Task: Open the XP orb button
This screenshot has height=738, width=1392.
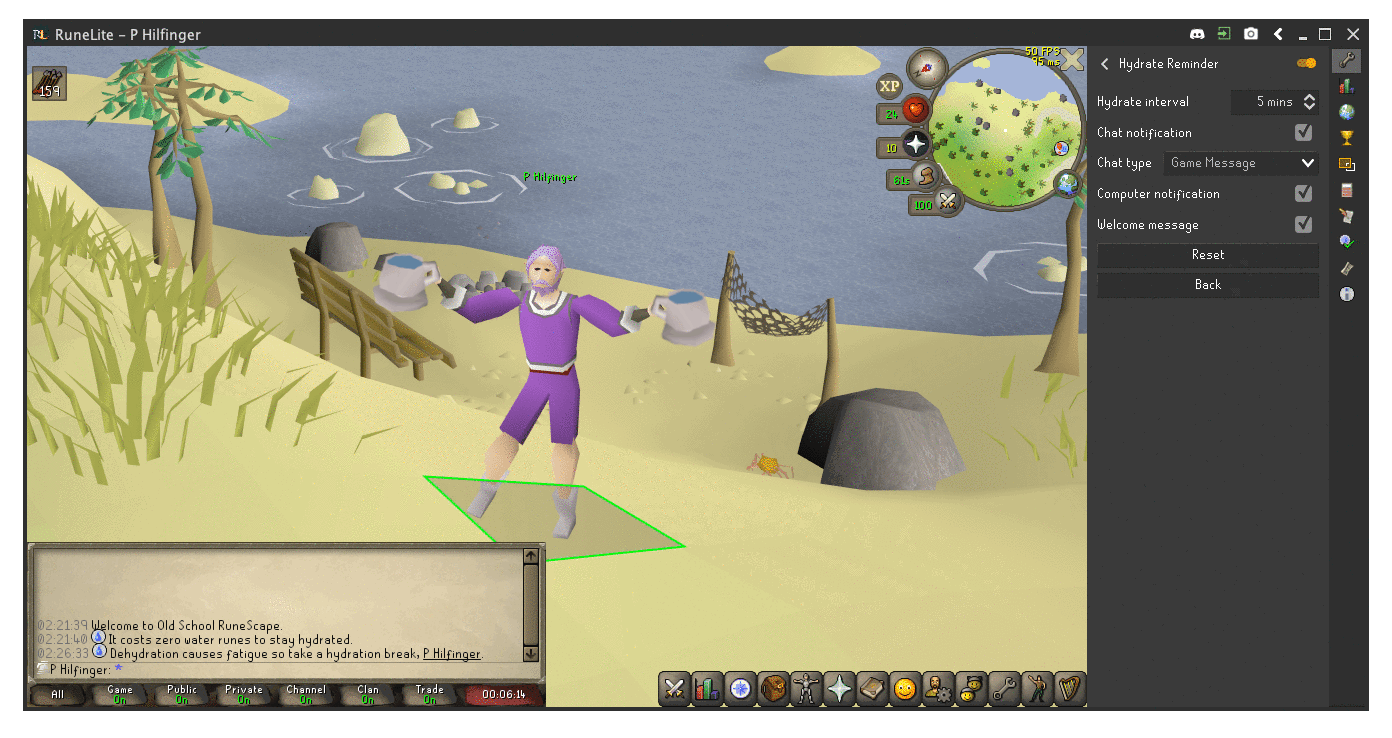Action: [x=889, y=86]
